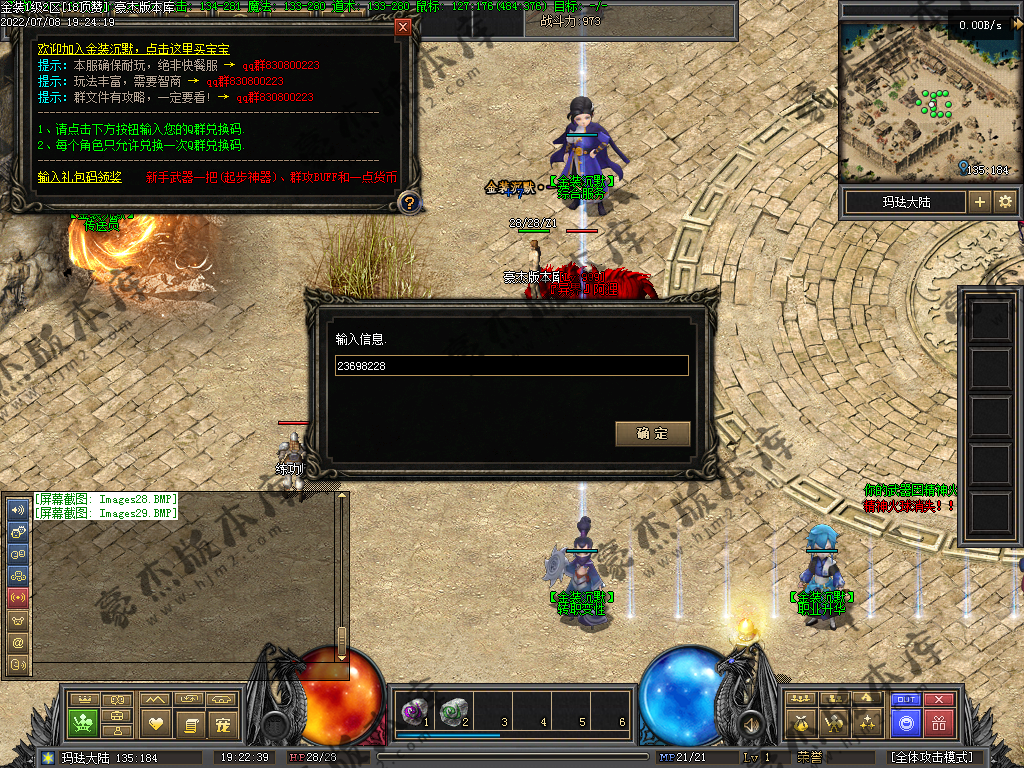Click the plus button beside 玛珐大陆

pyautogui.click(x=980, y=202)
